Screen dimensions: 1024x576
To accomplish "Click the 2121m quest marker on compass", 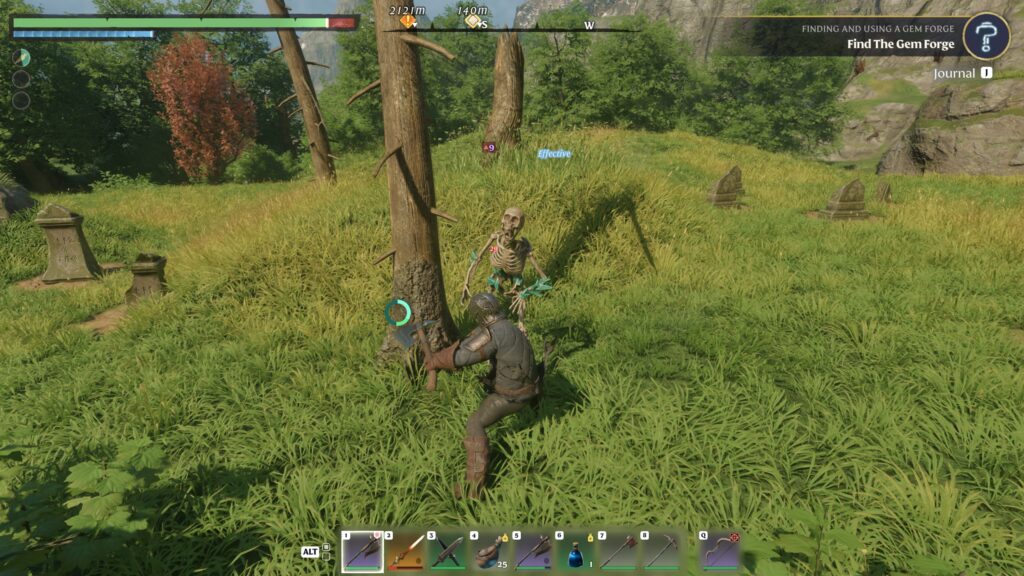I will [x=407, y=20].
